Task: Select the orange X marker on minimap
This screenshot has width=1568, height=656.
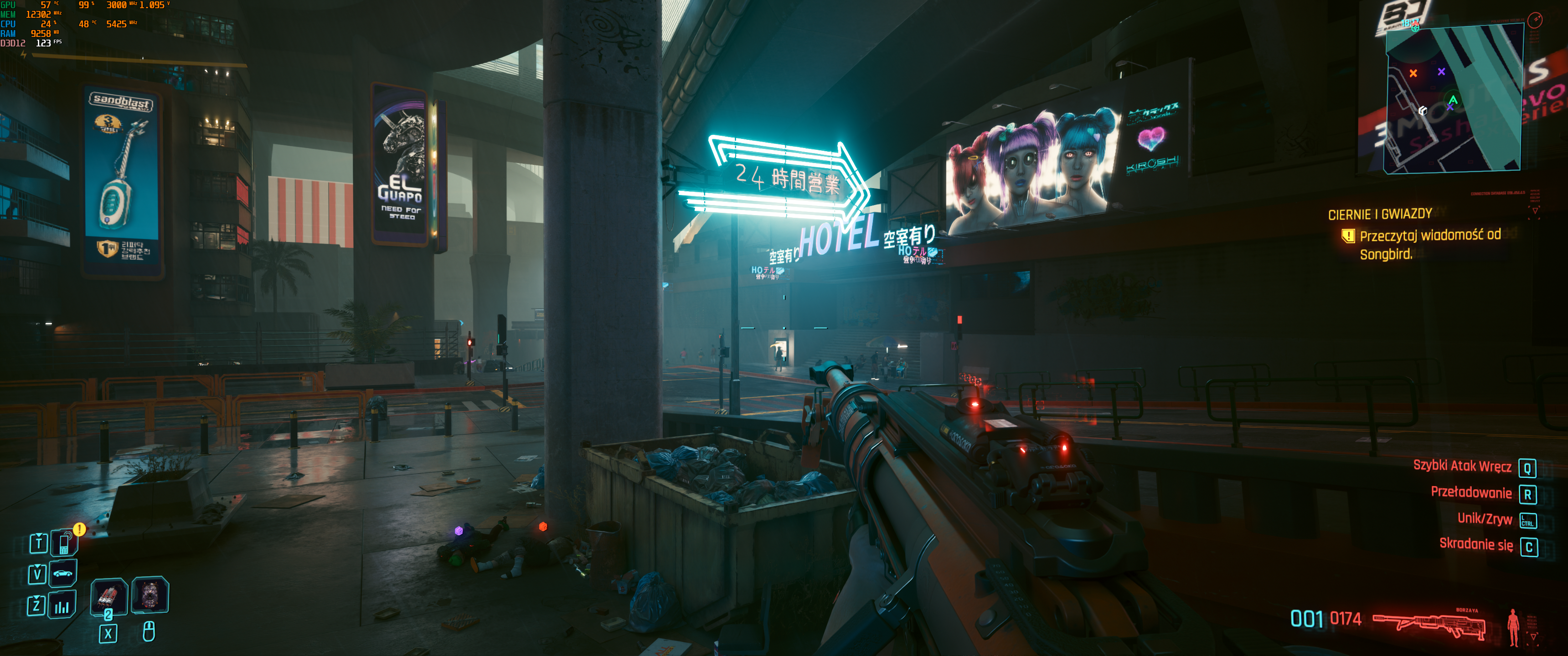Action: 1413,73
